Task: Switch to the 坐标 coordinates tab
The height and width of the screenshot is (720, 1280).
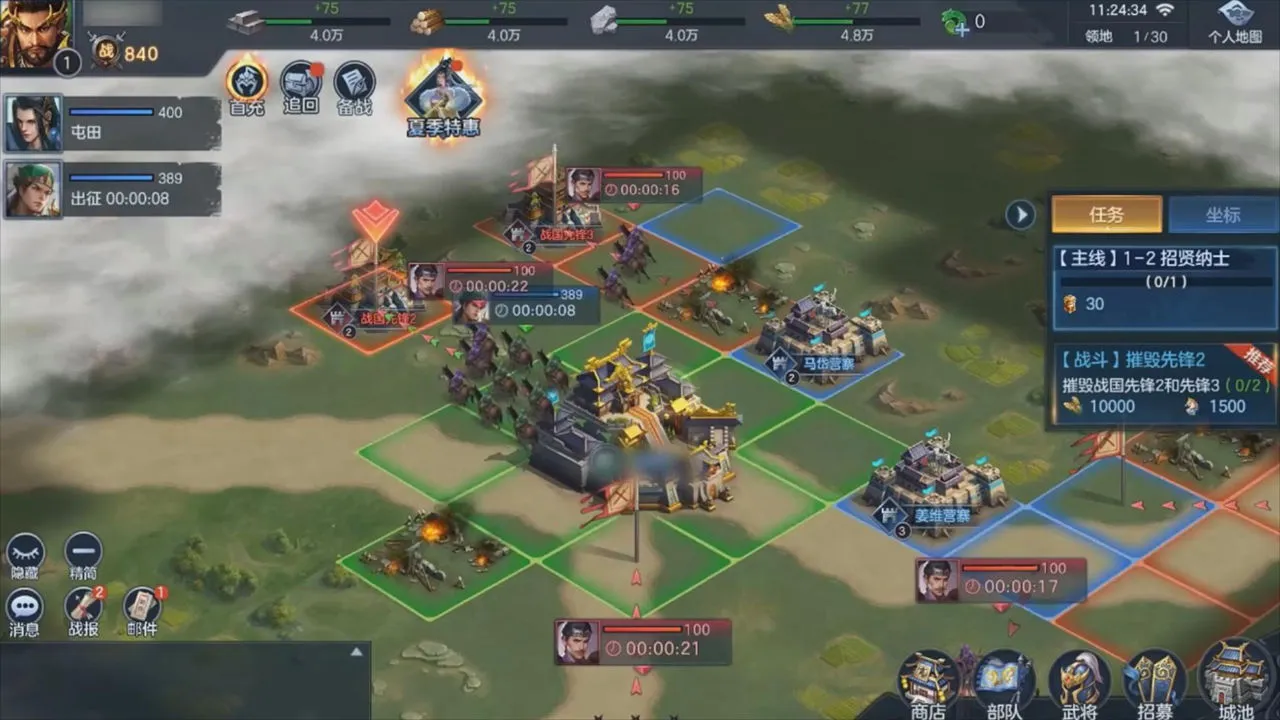Action: 1222,214
